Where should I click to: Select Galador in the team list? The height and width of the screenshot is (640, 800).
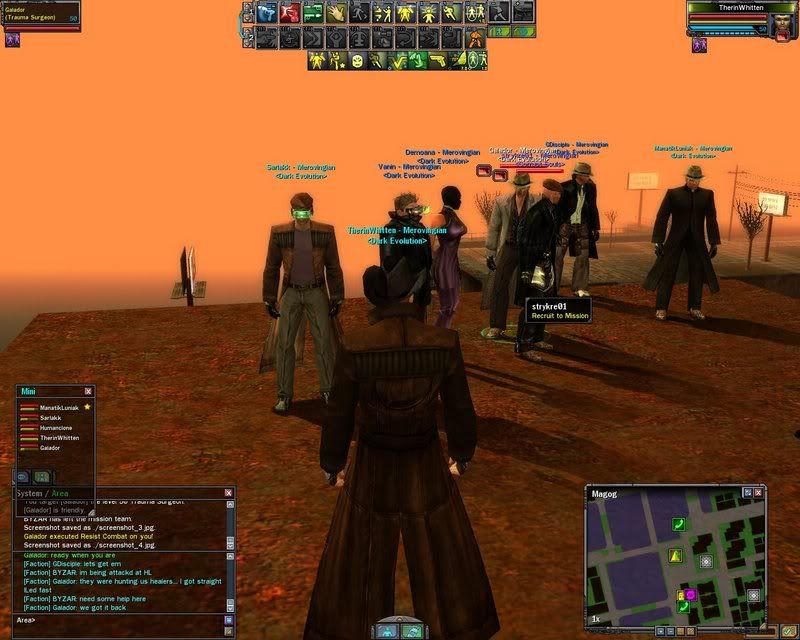coord(50,448)
